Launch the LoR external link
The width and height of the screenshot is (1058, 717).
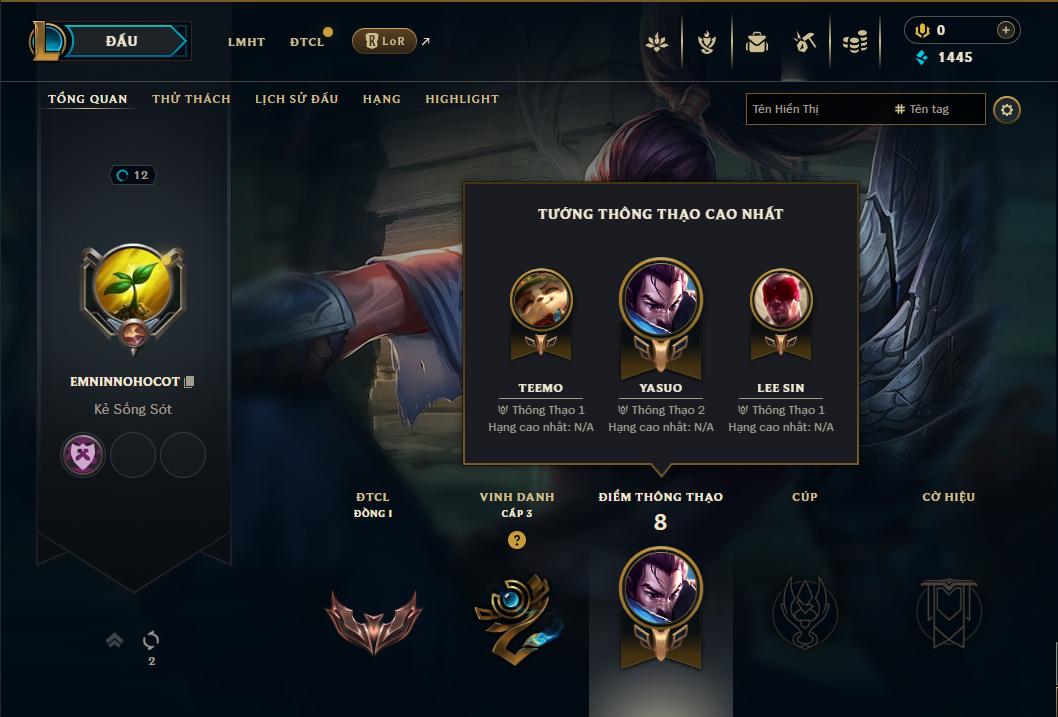385,41
